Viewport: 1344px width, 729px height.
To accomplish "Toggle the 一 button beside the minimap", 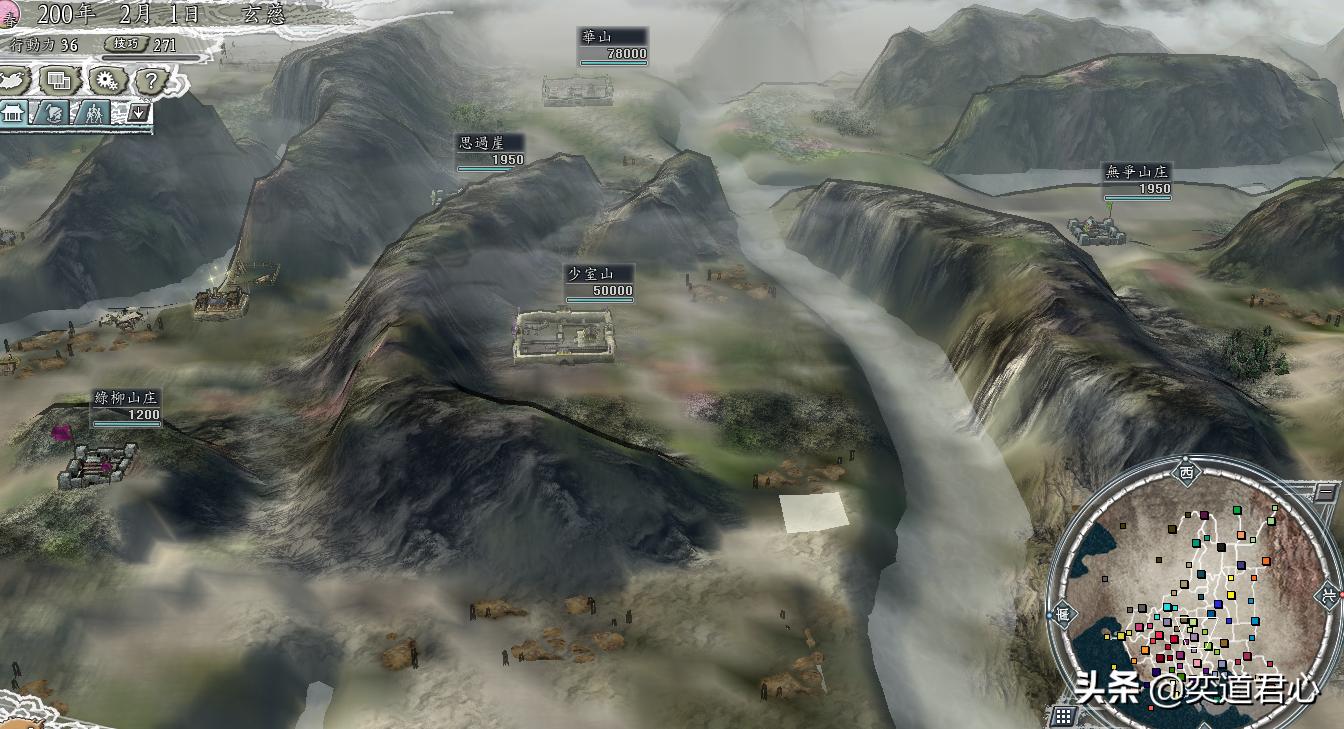I will (x=1324, y=492).
